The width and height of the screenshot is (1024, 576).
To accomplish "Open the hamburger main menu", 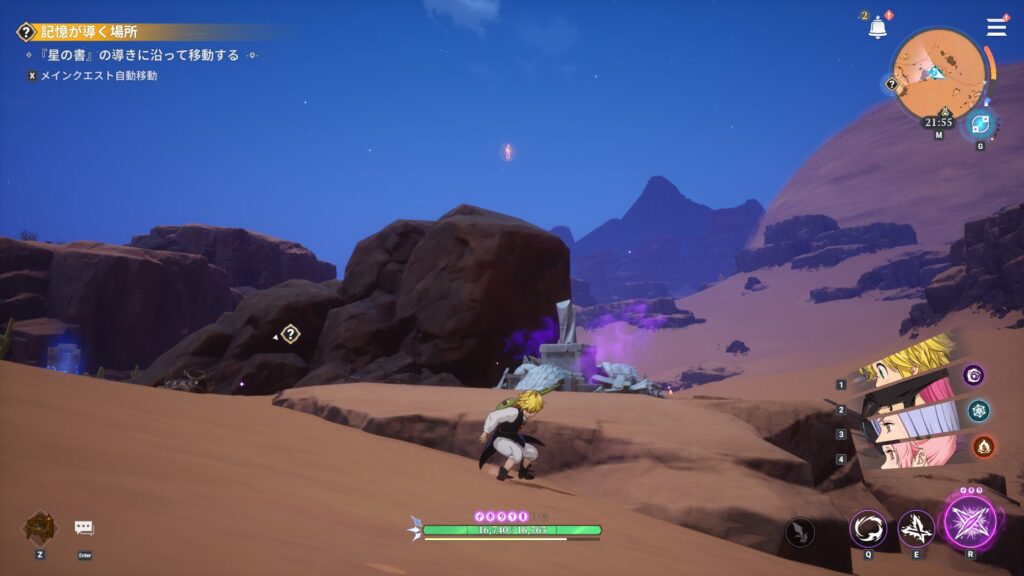I will point(996,28).
